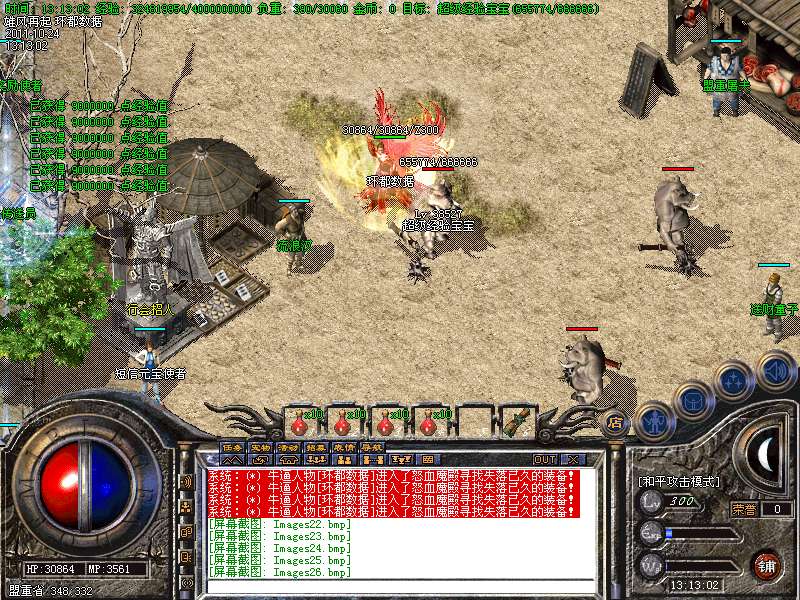Click the 任务 quest tab
This screenshot has width=800, height=600.
click(232, 447)
